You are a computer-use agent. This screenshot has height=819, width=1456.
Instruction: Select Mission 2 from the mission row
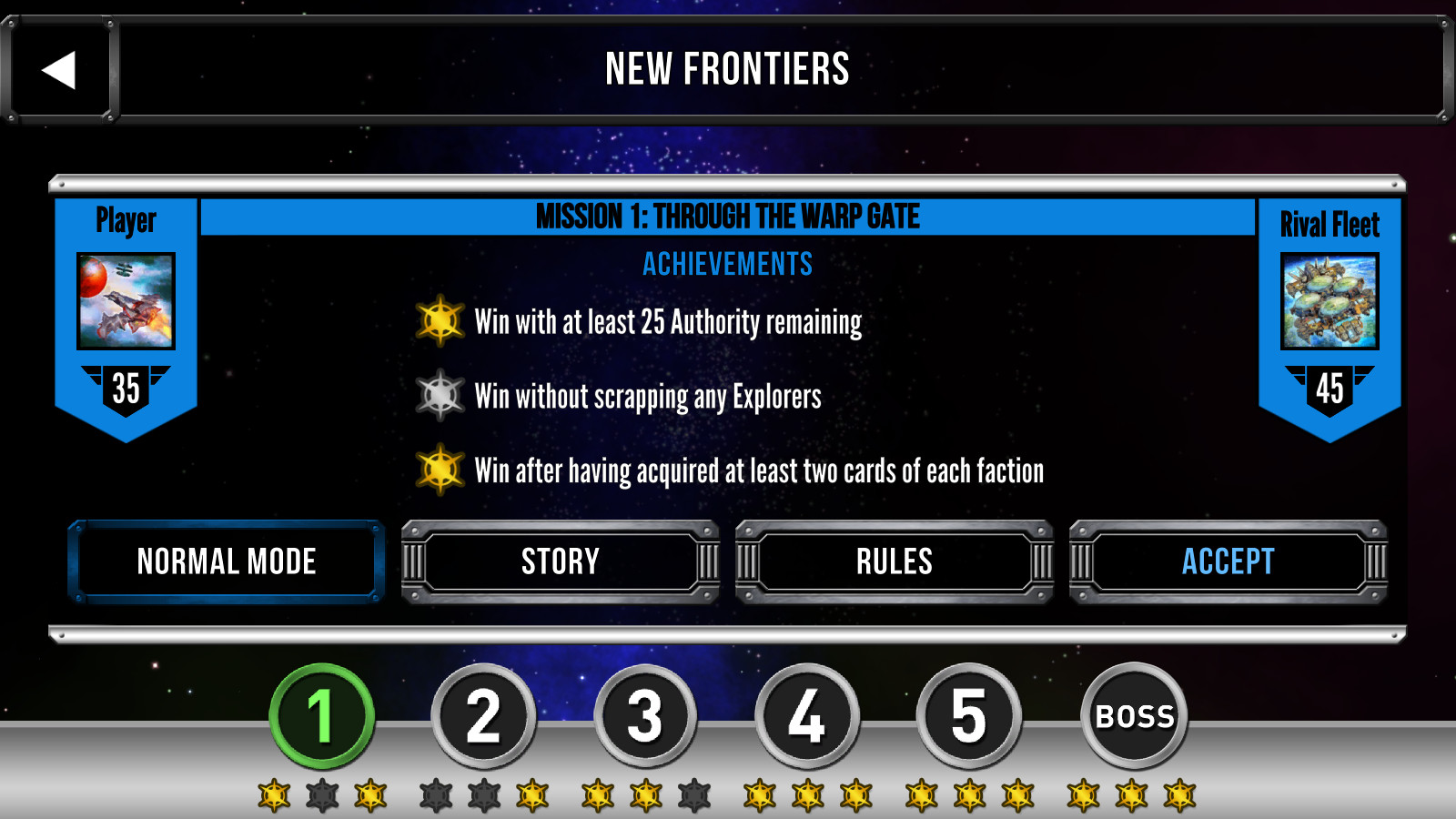pyautogui.click(x=484, y=717)
